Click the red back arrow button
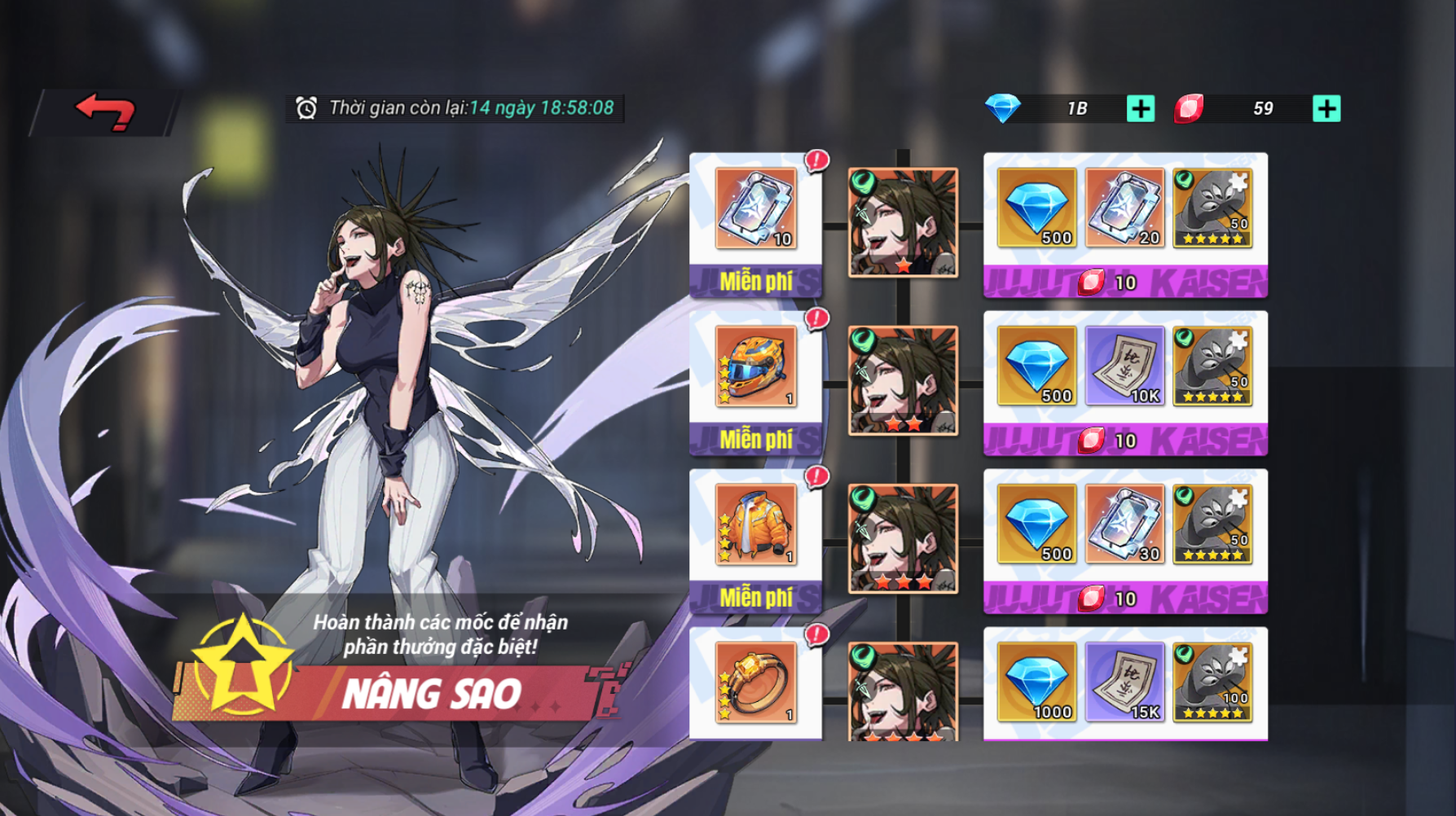Screen dimensions: 1456x816 coord(105,112)
